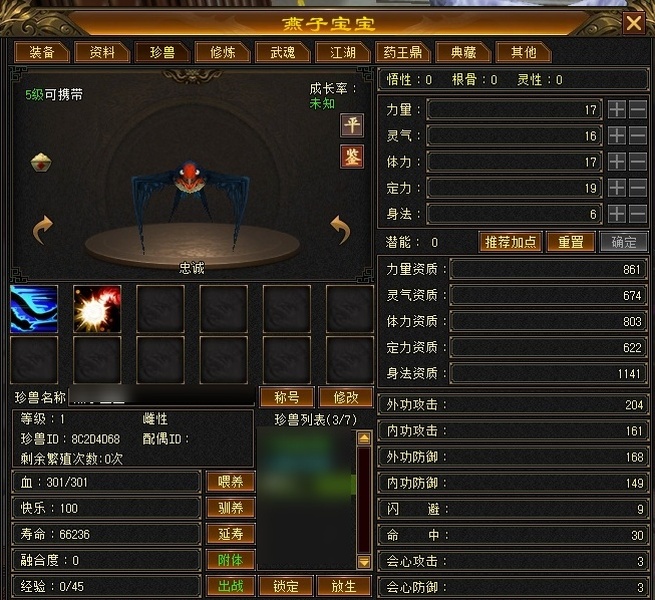Screen dimensions: 655x600
Task: Send the pet to battle with 出战
Action: pyautogui.click(x=230, y=586)
